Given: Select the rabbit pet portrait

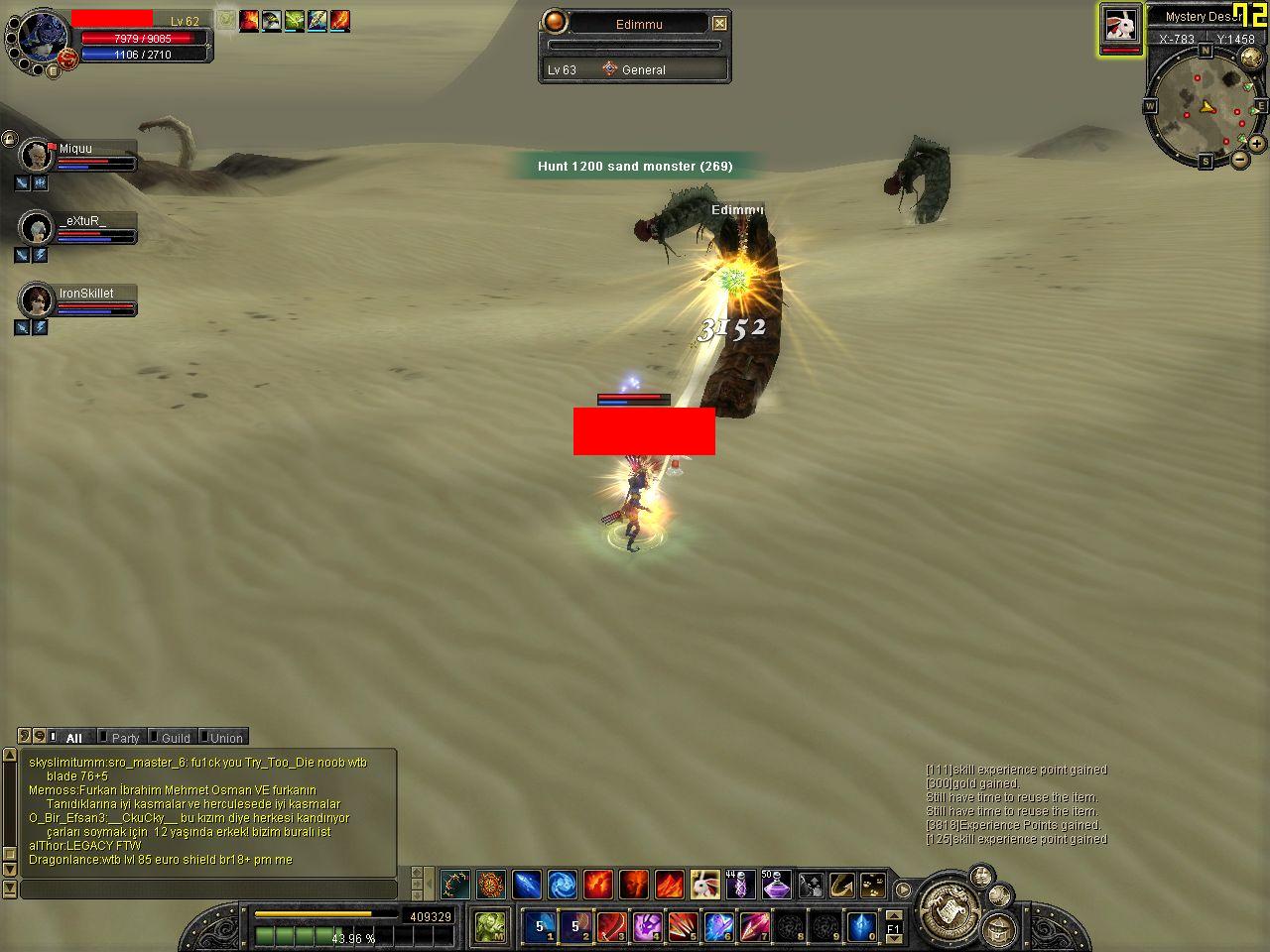Looking at the screenshot, I should (1120, 27).
